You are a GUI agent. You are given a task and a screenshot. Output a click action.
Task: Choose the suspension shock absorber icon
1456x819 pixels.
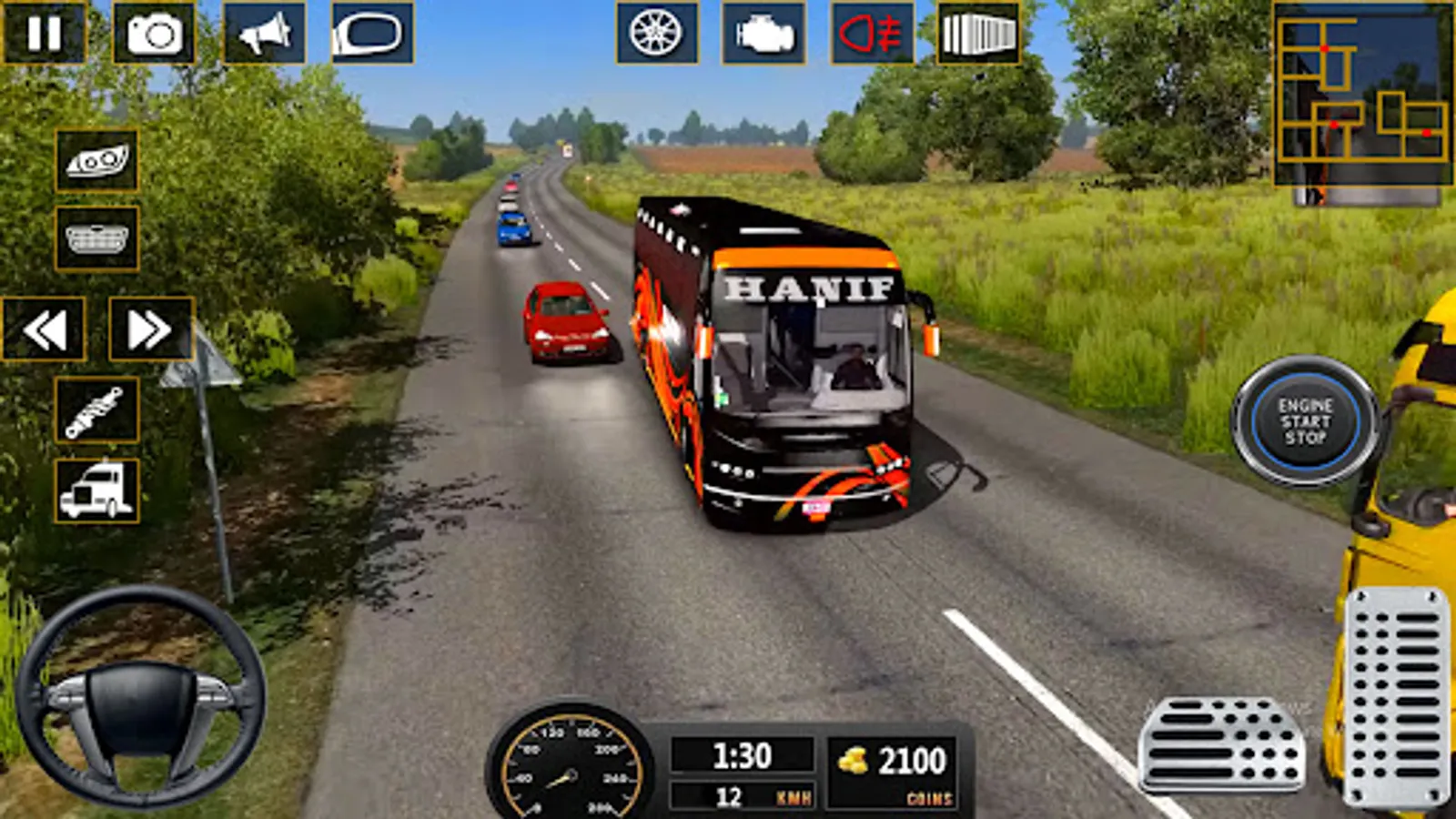coord(96,410)
